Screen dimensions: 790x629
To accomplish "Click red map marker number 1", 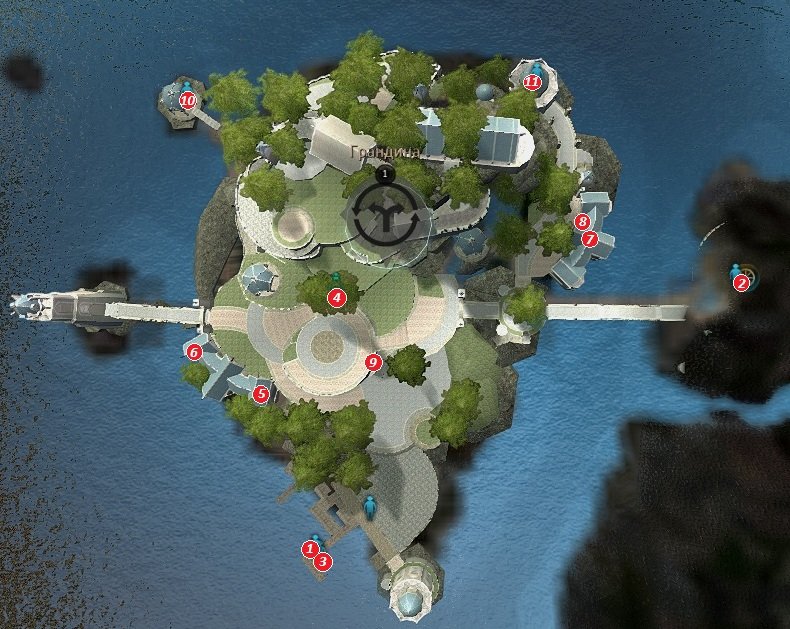I will point(310,548).
